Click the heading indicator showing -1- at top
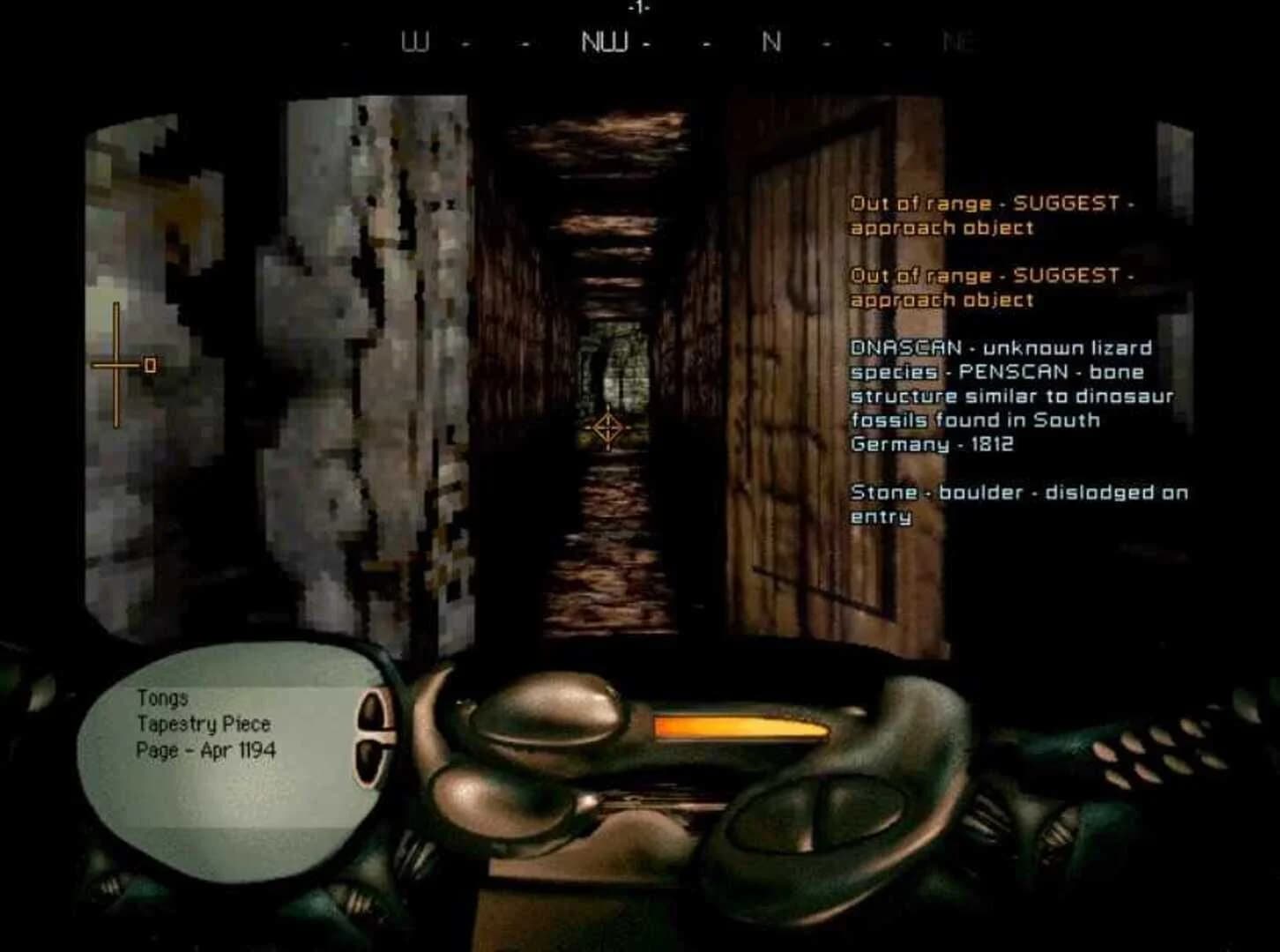The width and height of the screenshot is (1280, 952). pyautogui.click(x=636, y=7)
